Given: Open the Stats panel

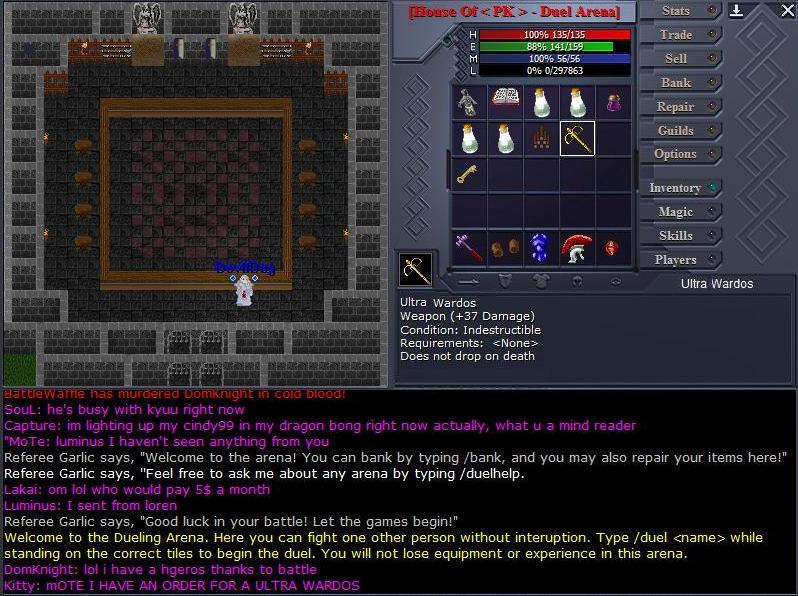Looking at the screenshot, I should click(x=677, y=11).
